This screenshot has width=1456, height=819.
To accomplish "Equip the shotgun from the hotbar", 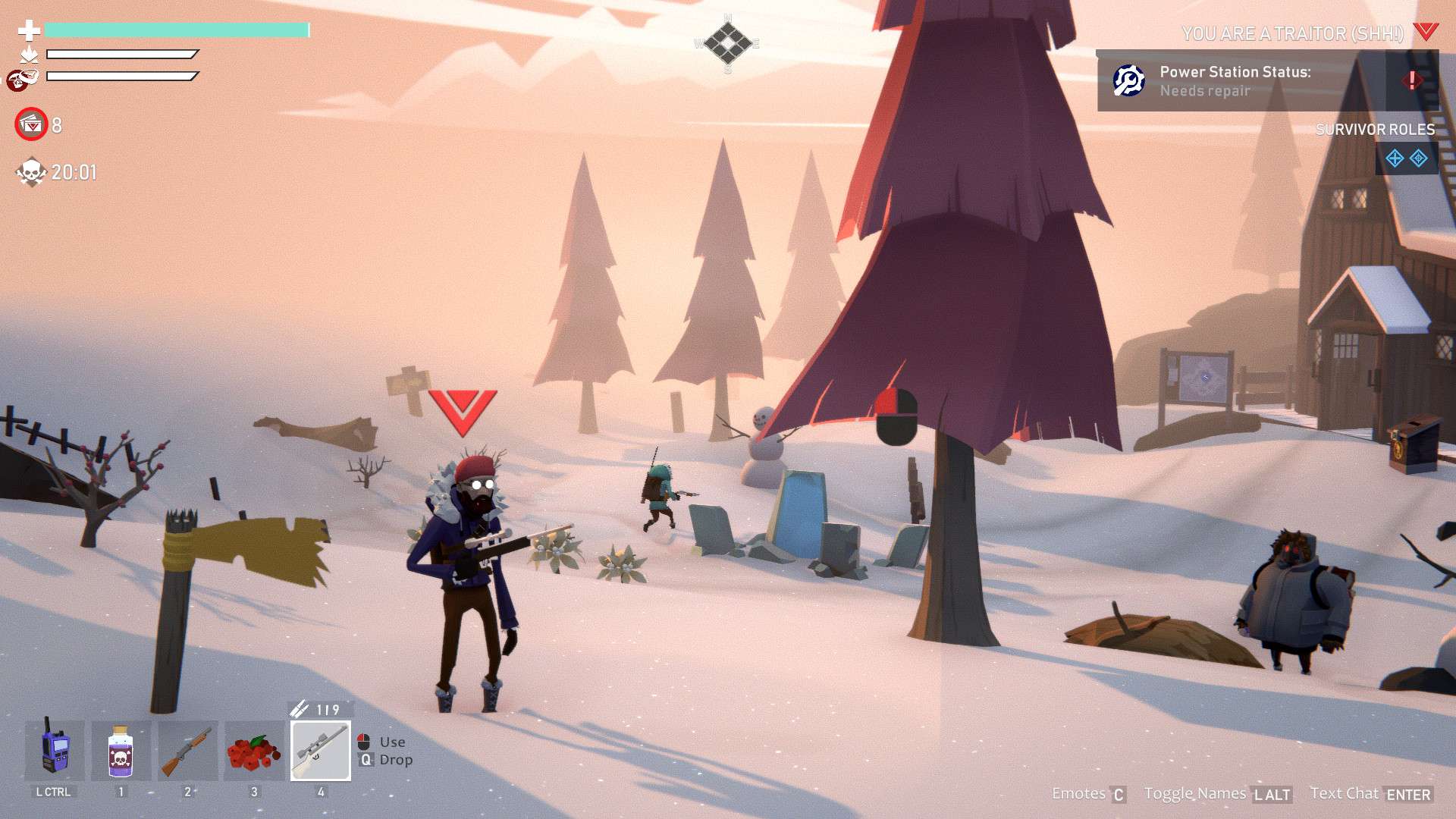I will 187,751.
